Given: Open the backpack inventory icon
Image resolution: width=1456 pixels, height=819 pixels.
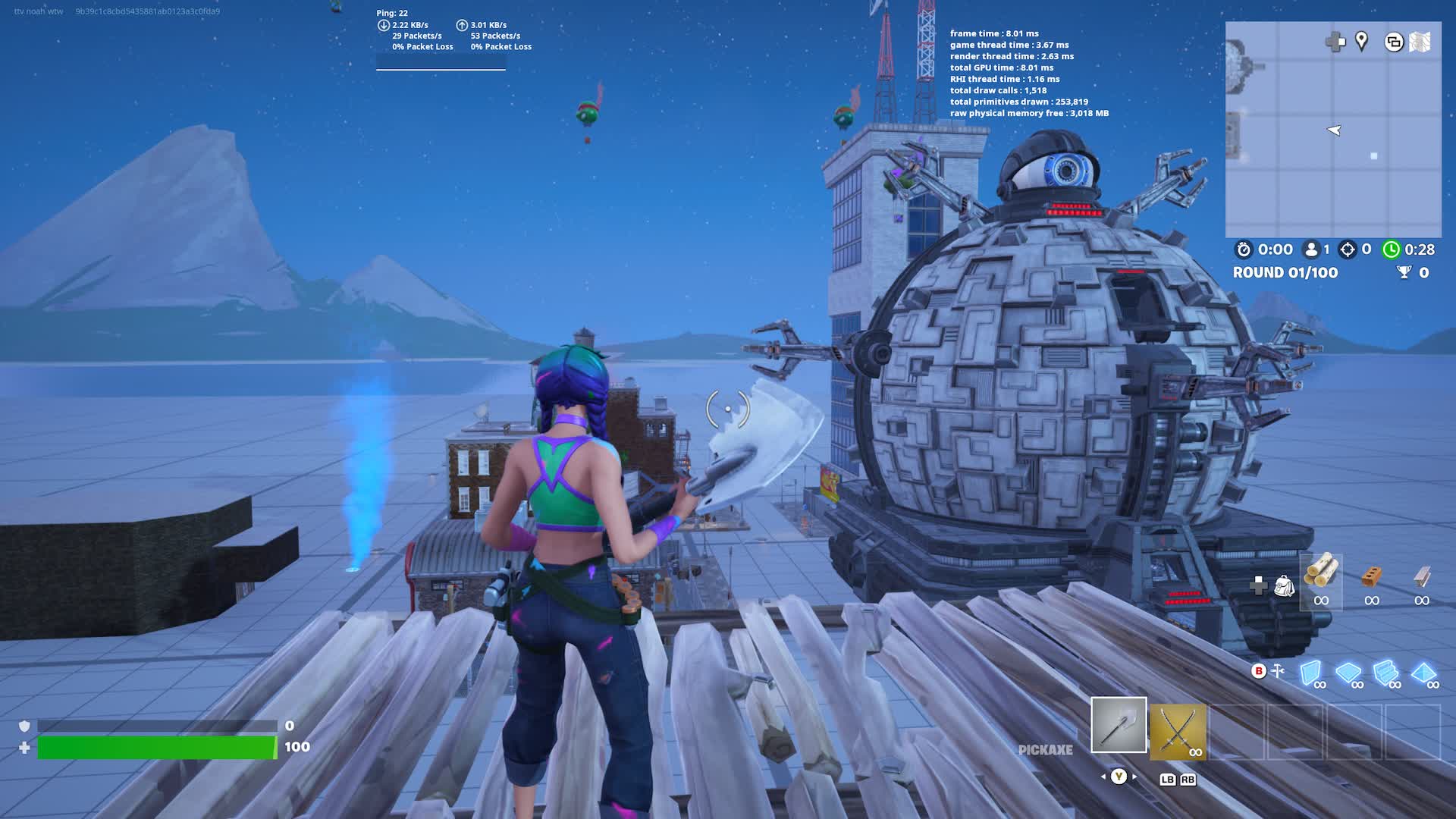Looking at the screenshot, I should point(1284,585).
